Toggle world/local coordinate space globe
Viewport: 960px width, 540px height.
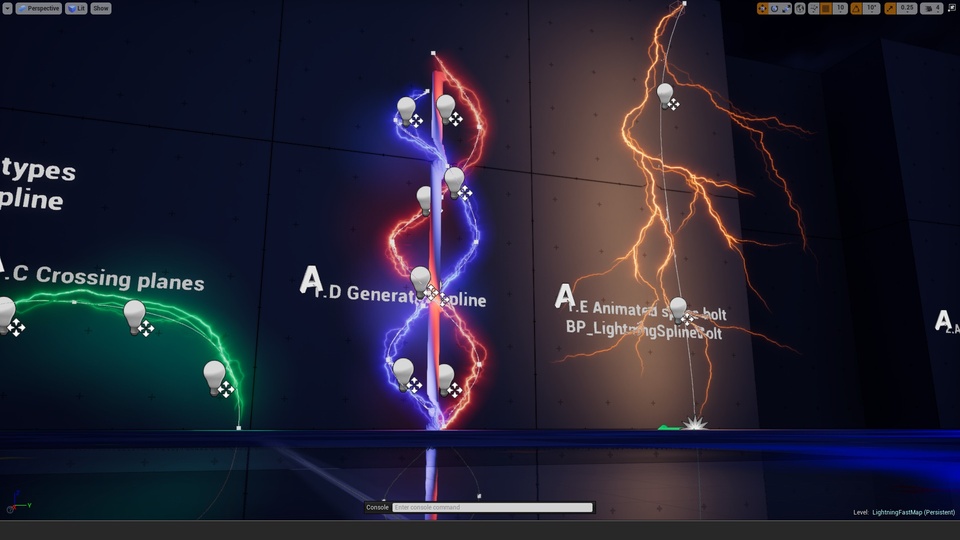pyautogui.click(x=800, y=8)
